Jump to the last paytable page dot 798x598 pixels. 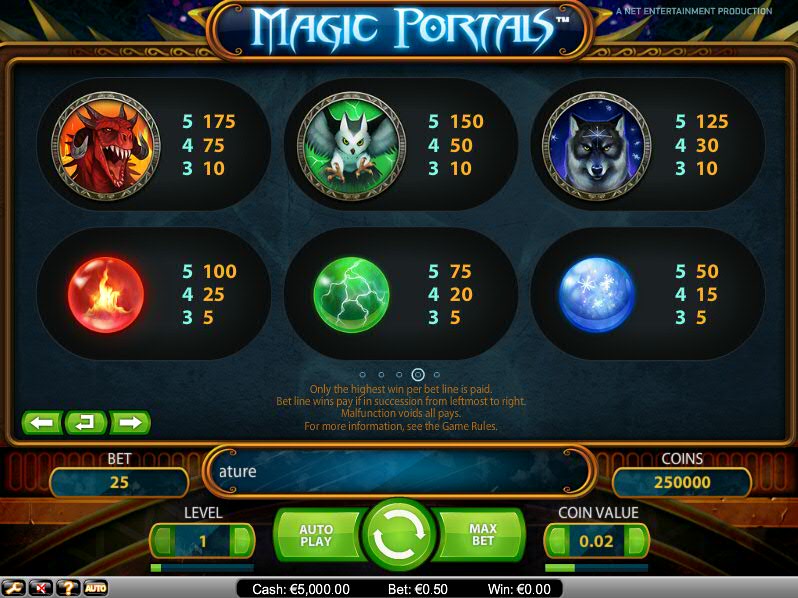tap(437, 375)
